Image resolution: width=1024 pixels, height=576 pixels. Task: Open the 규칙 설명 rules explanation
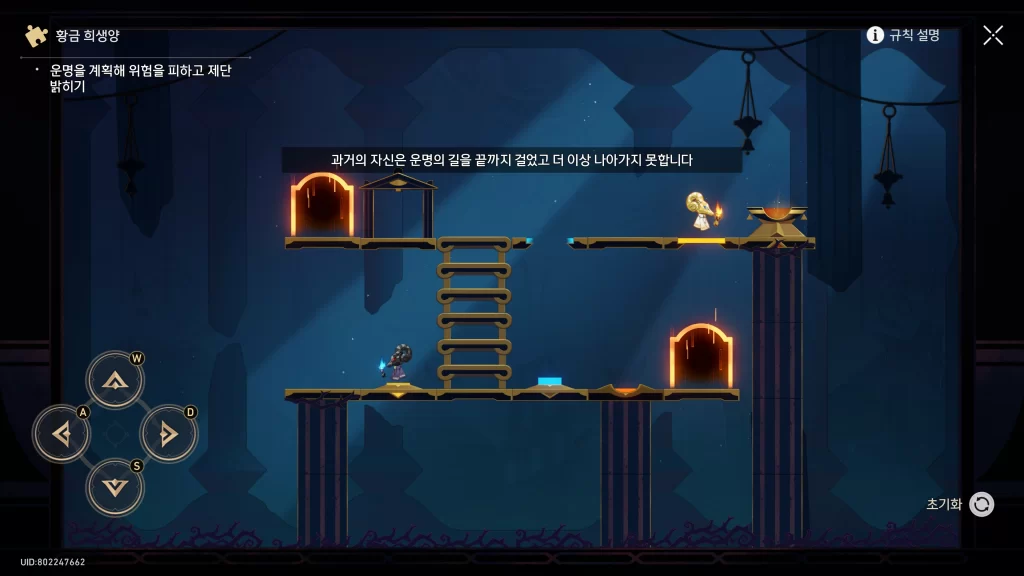coord(903,35)
